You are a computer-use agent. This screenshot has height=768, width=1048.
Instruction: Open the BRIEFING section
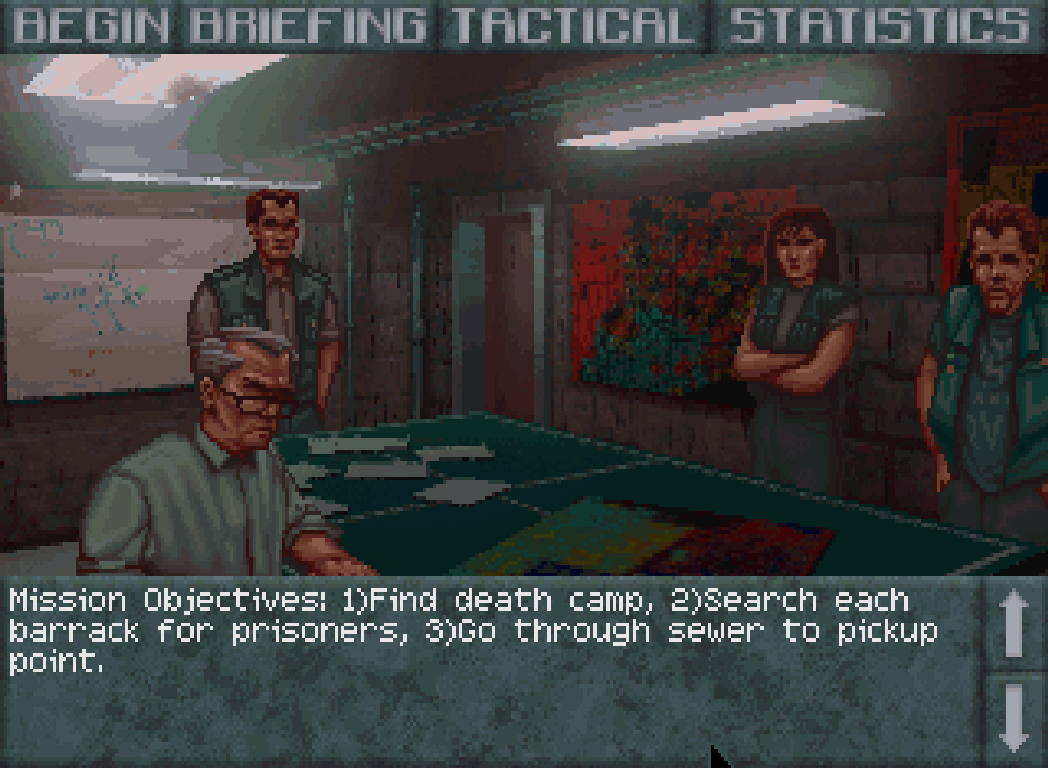(x=307, y=26)
